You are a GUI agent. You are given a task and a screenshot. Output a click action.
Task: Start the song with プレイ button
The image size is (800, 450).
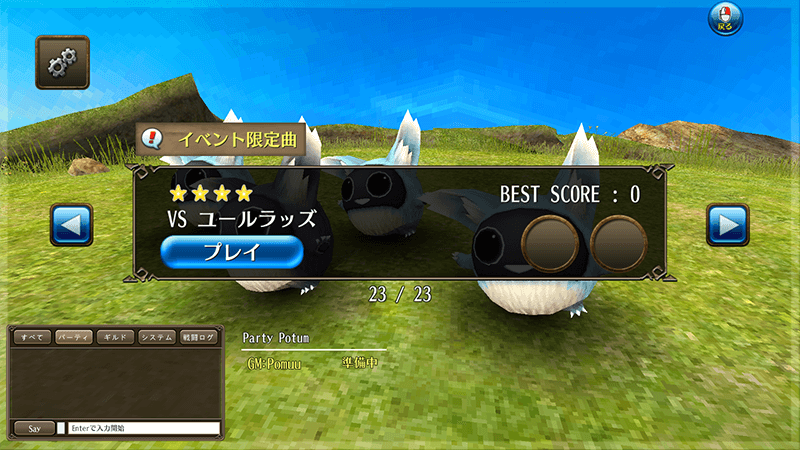pos(231,252)
